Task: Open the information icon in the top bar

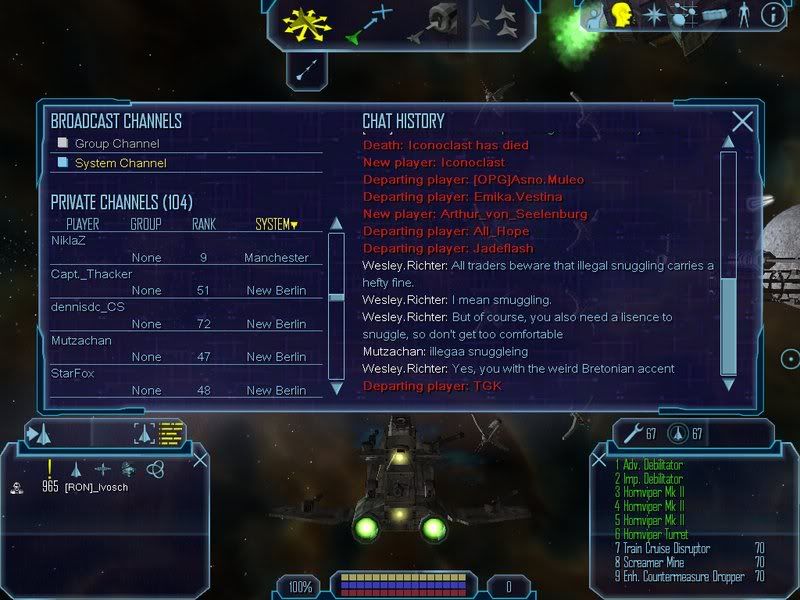Action: [774, 14]
